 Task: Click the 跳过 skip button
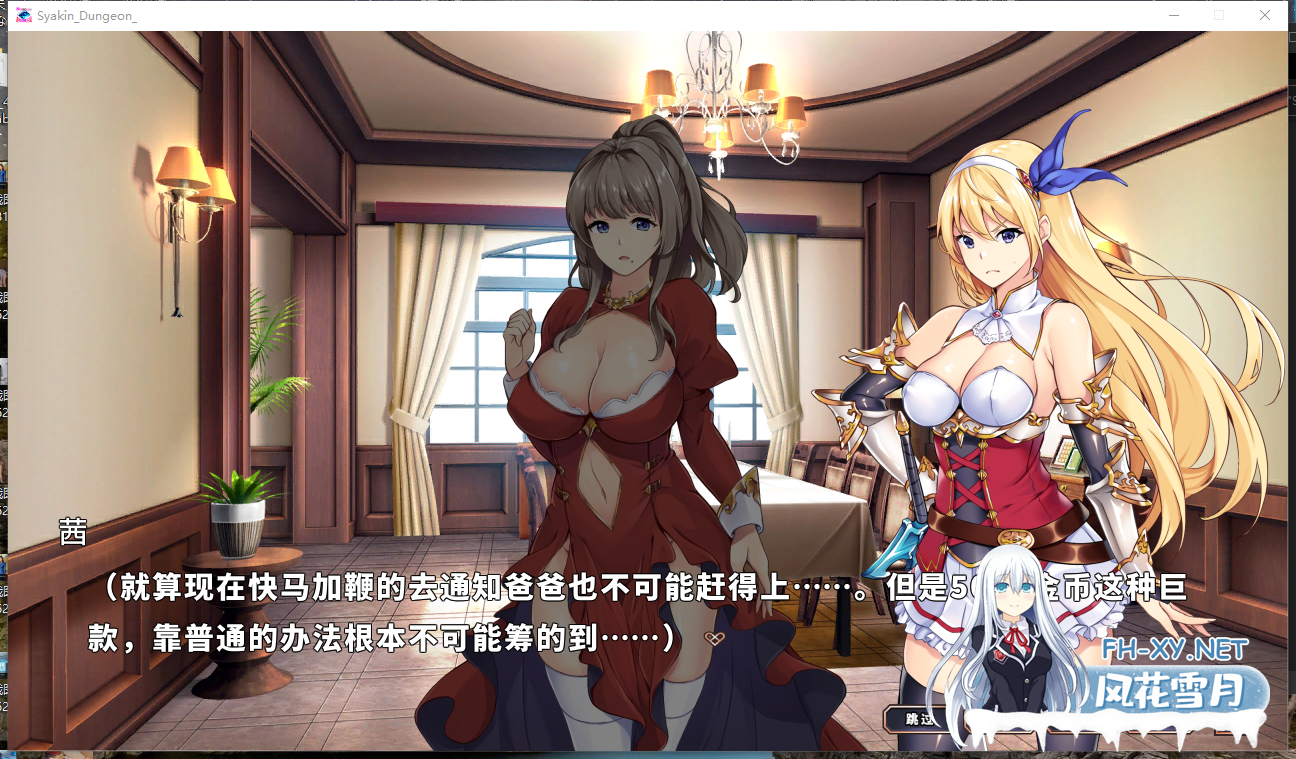[918, 718]
